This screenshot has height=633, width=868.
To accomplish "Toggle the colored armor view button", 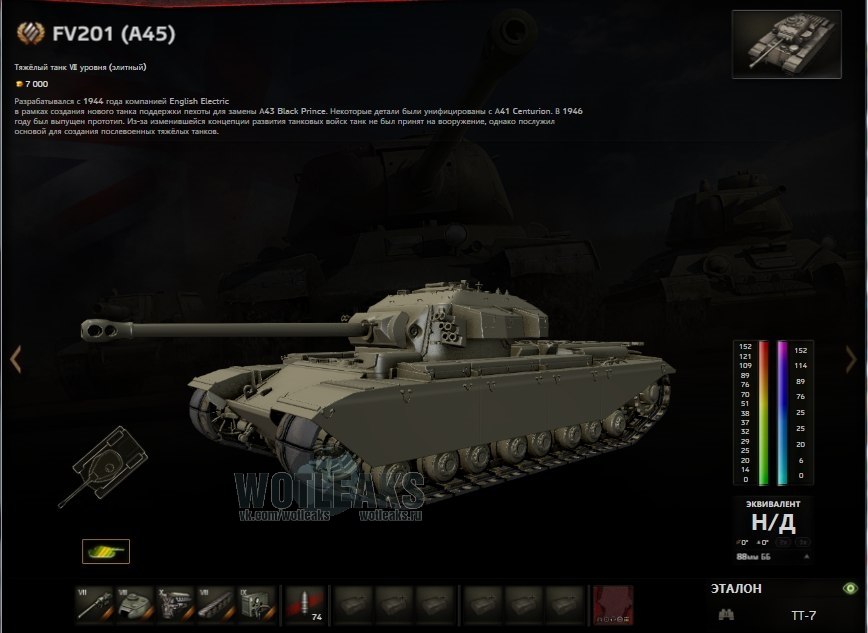I will coord(105,551).
